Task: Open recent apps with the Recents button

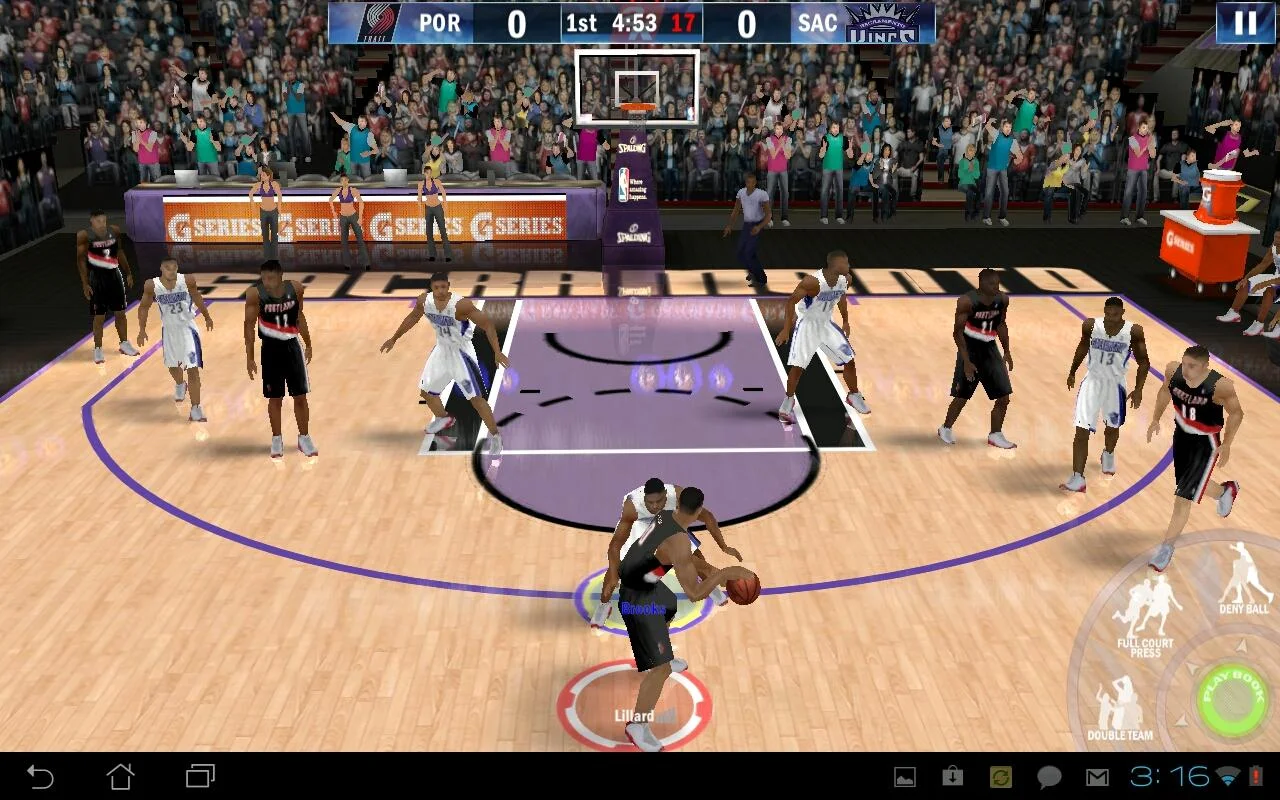Action: (200, 775)
